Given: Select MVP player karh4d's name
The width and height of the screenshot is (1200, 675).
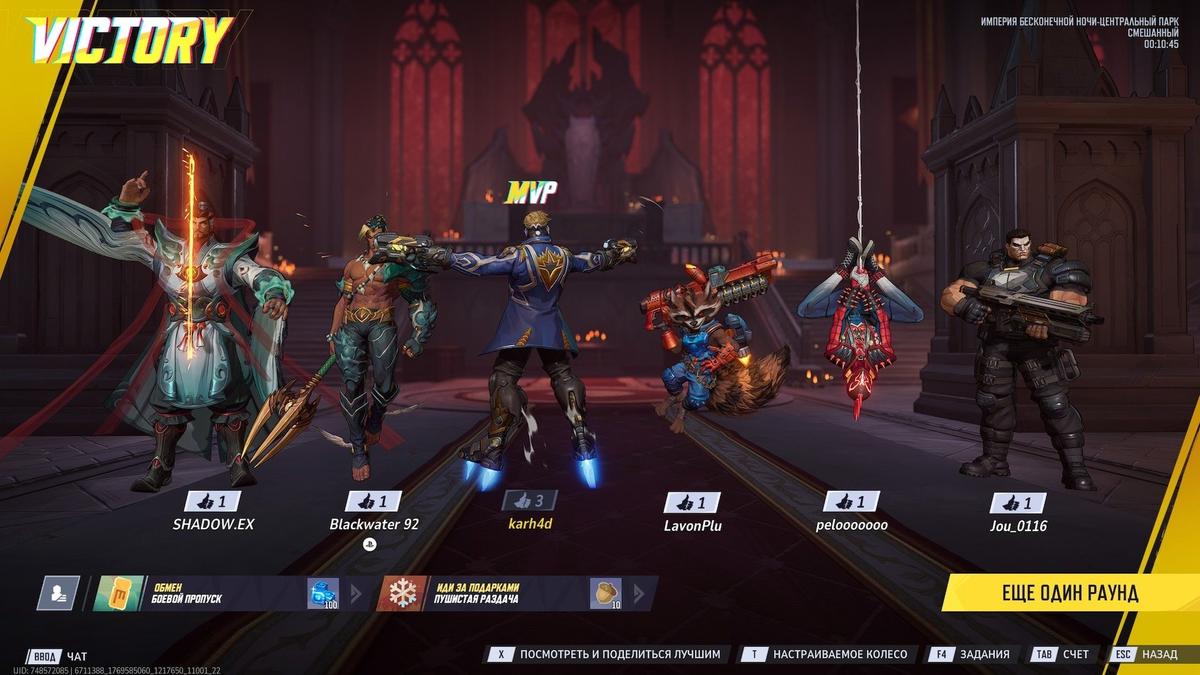Looking at the screenshot, I should [x=530, y=525].
